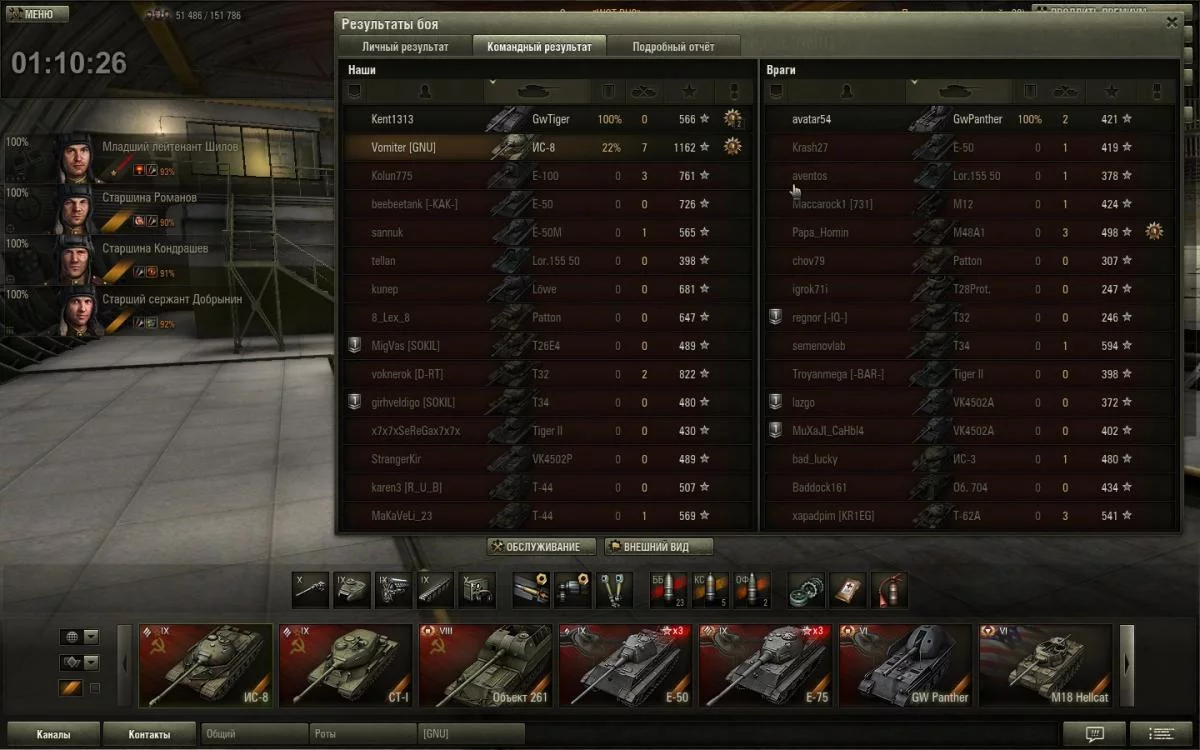Select the M18 Hellcat tank destroyer
Viewport: 1200px width, 750px height.
point(1045,666)
